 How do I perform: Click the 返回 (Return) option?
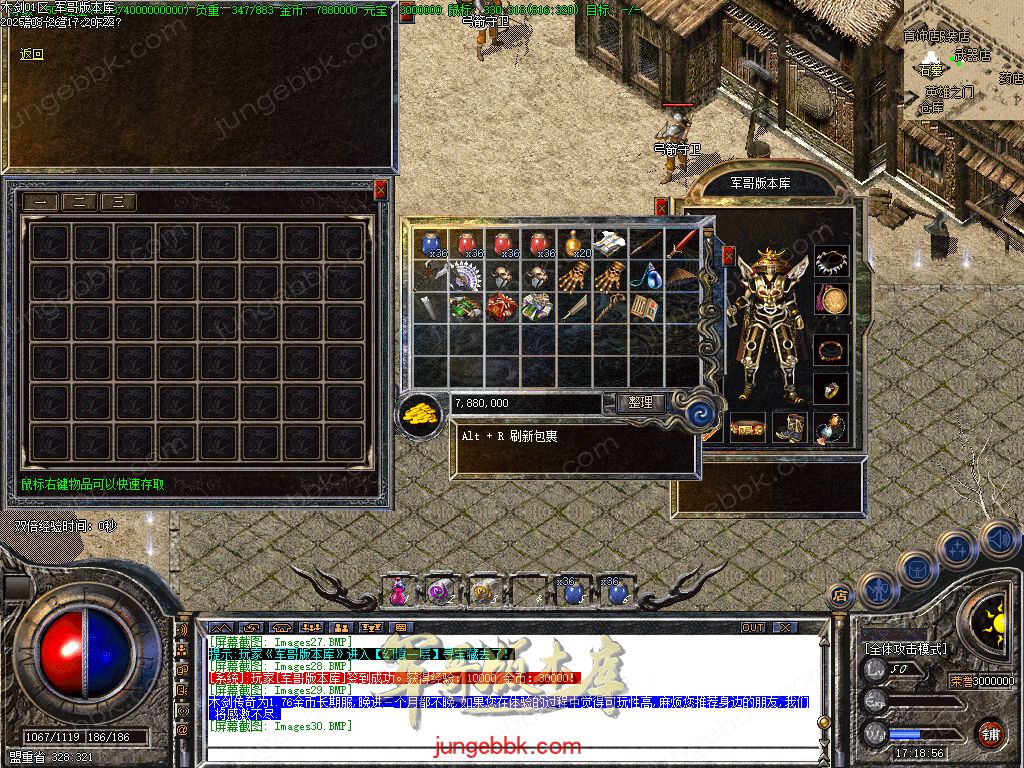tap(32, 54)
